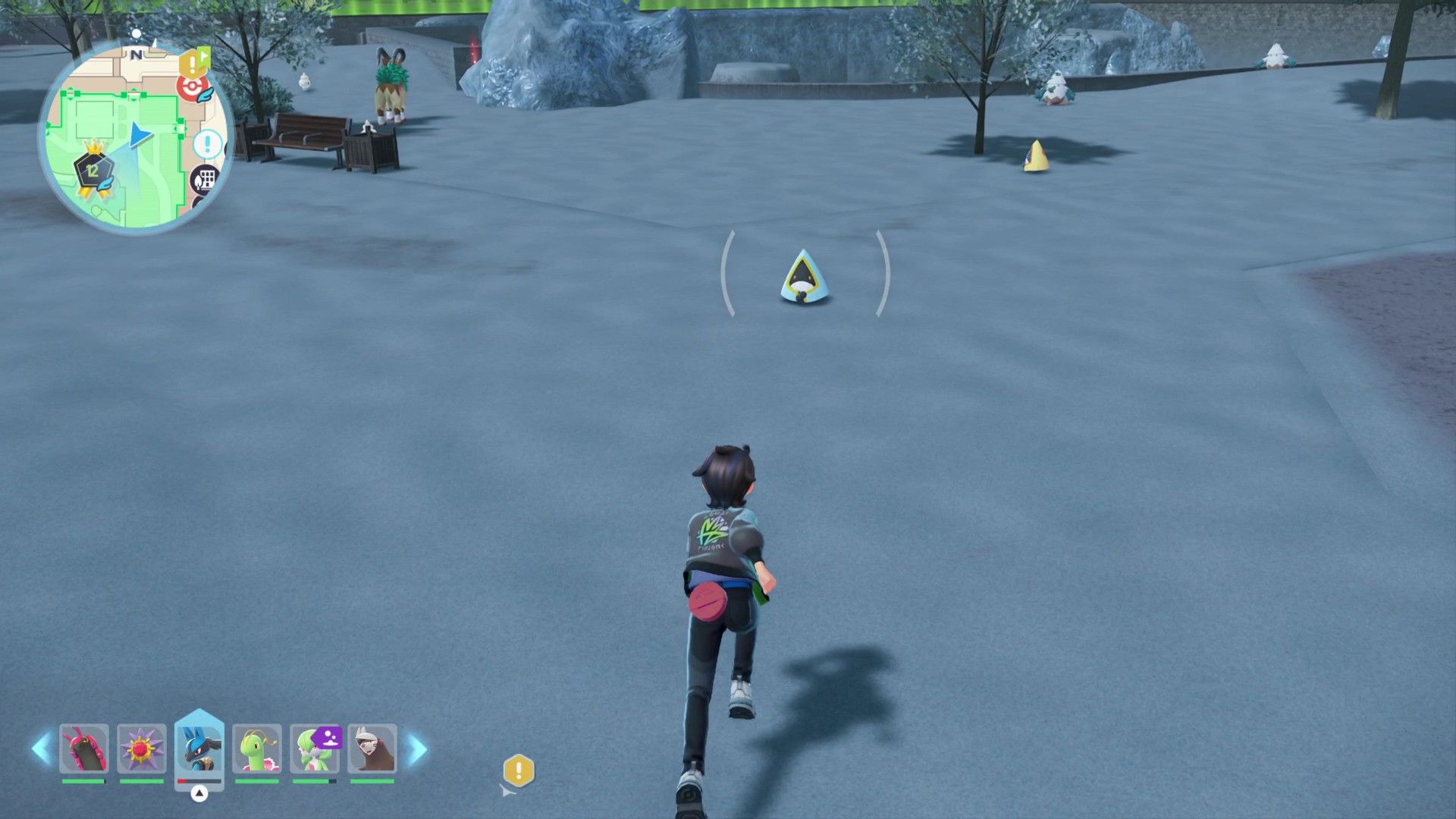Screen dimensions: 1456x819
Task: Select the yellow quest flag minimap marker
Action: pos(194,61)
